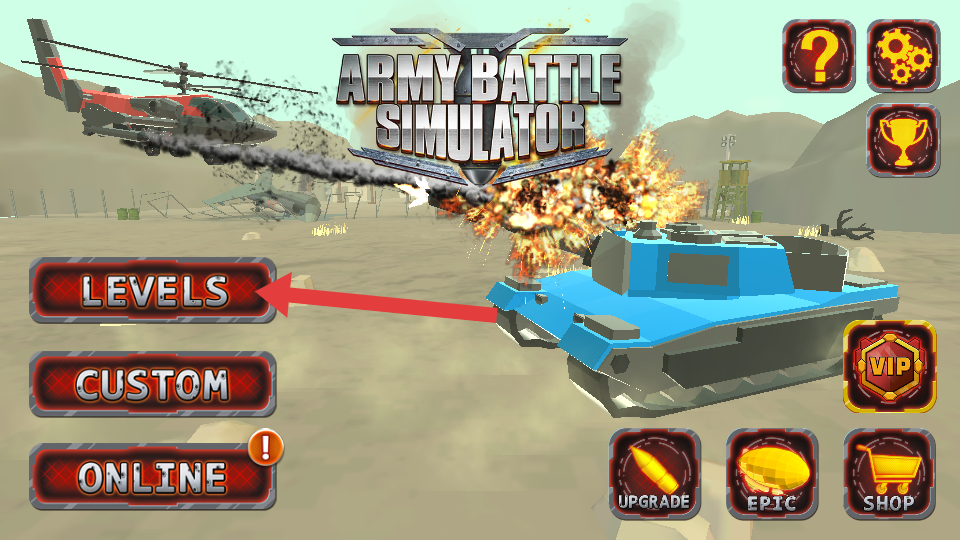Open the gear settings button
The width and height of the screenshot is (960, 540).
pos(903,56)
